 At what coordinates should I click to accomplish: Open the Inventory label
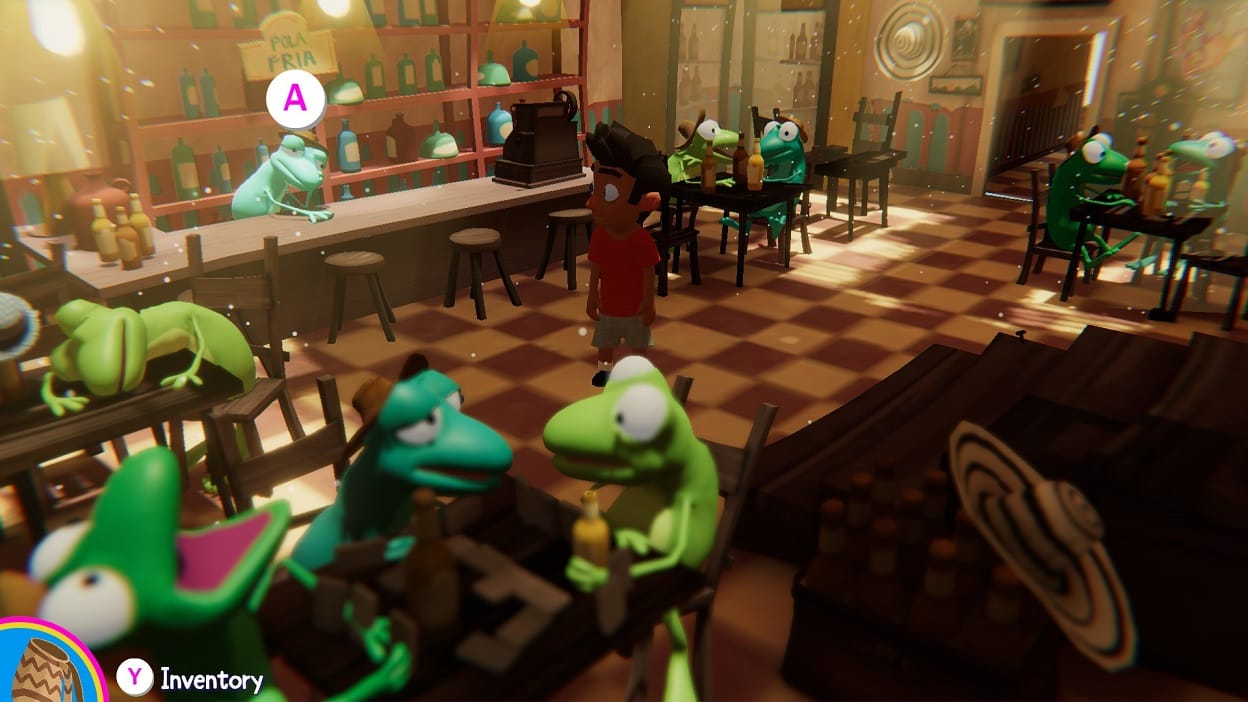click(x=211, y=681)
